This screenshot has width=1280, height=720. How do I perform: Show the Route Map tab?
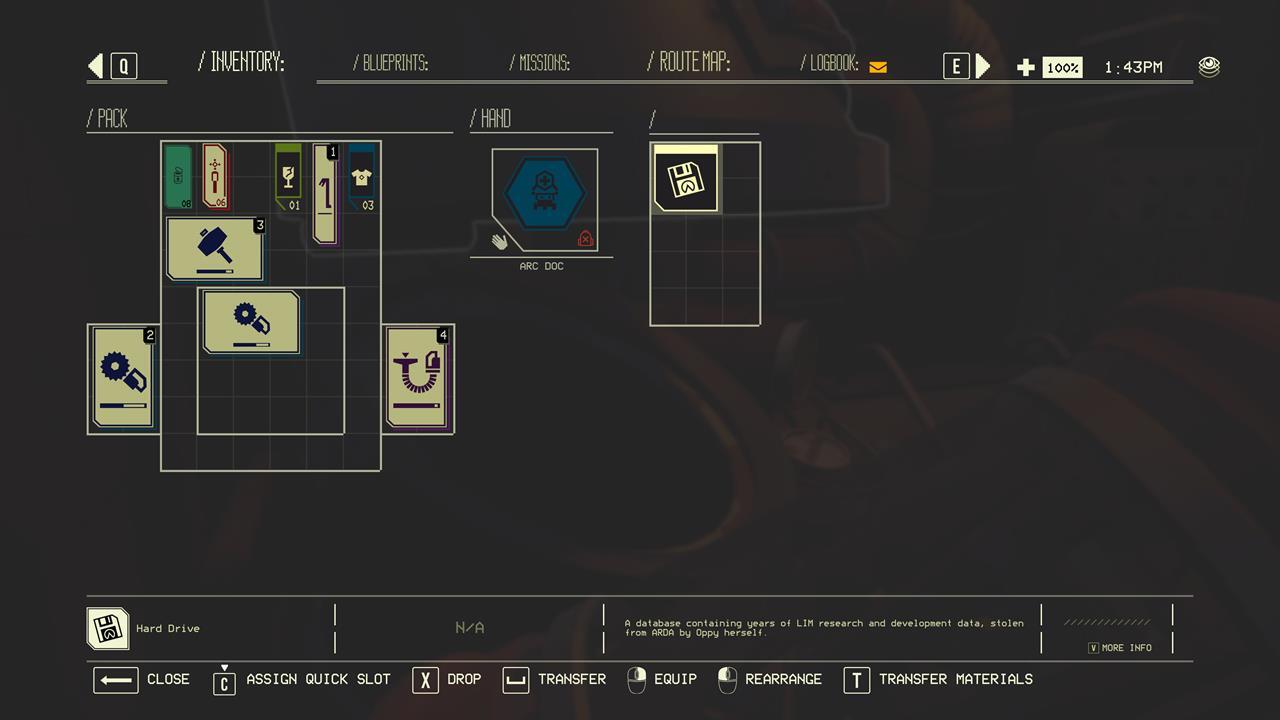[x=689, y=63]
